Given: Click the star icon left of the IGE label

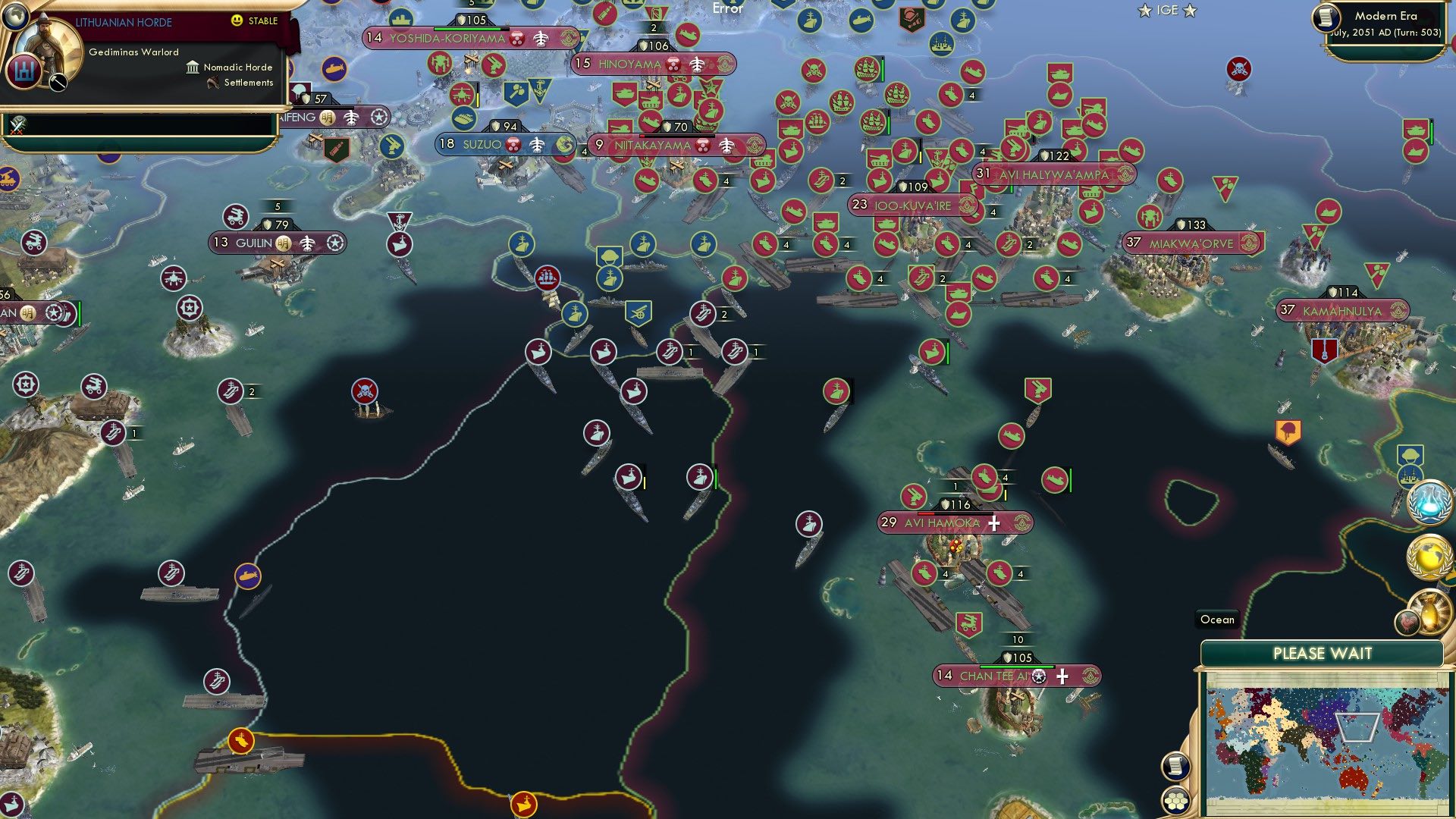Looking at the screenshot, I should pyautogui.click(x=1144, y=11).
